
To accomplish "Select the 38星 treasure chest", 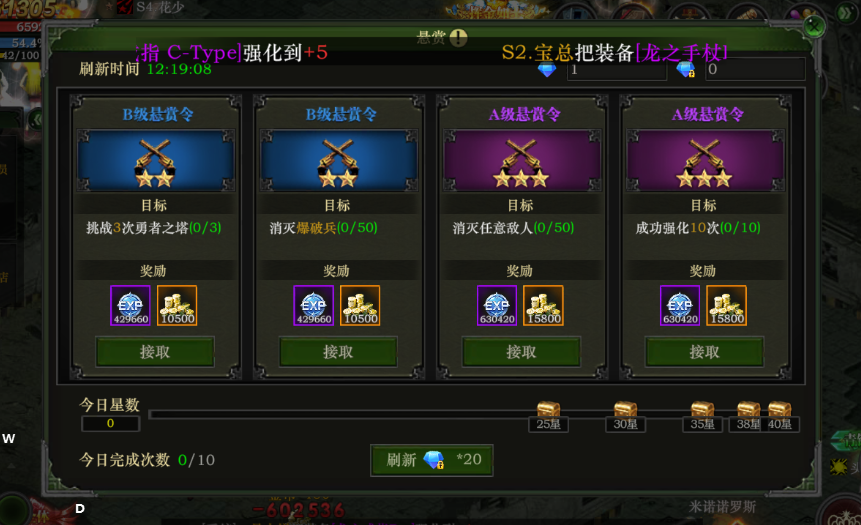I will (x=748, y=411).
